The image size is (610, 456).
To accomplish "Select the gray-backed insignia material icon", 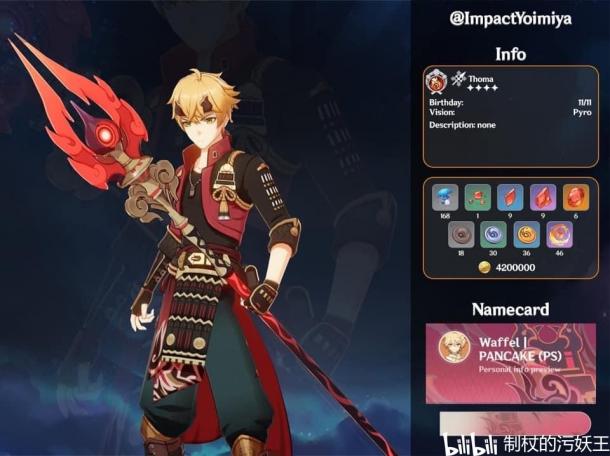I will [x=461, y=234].
